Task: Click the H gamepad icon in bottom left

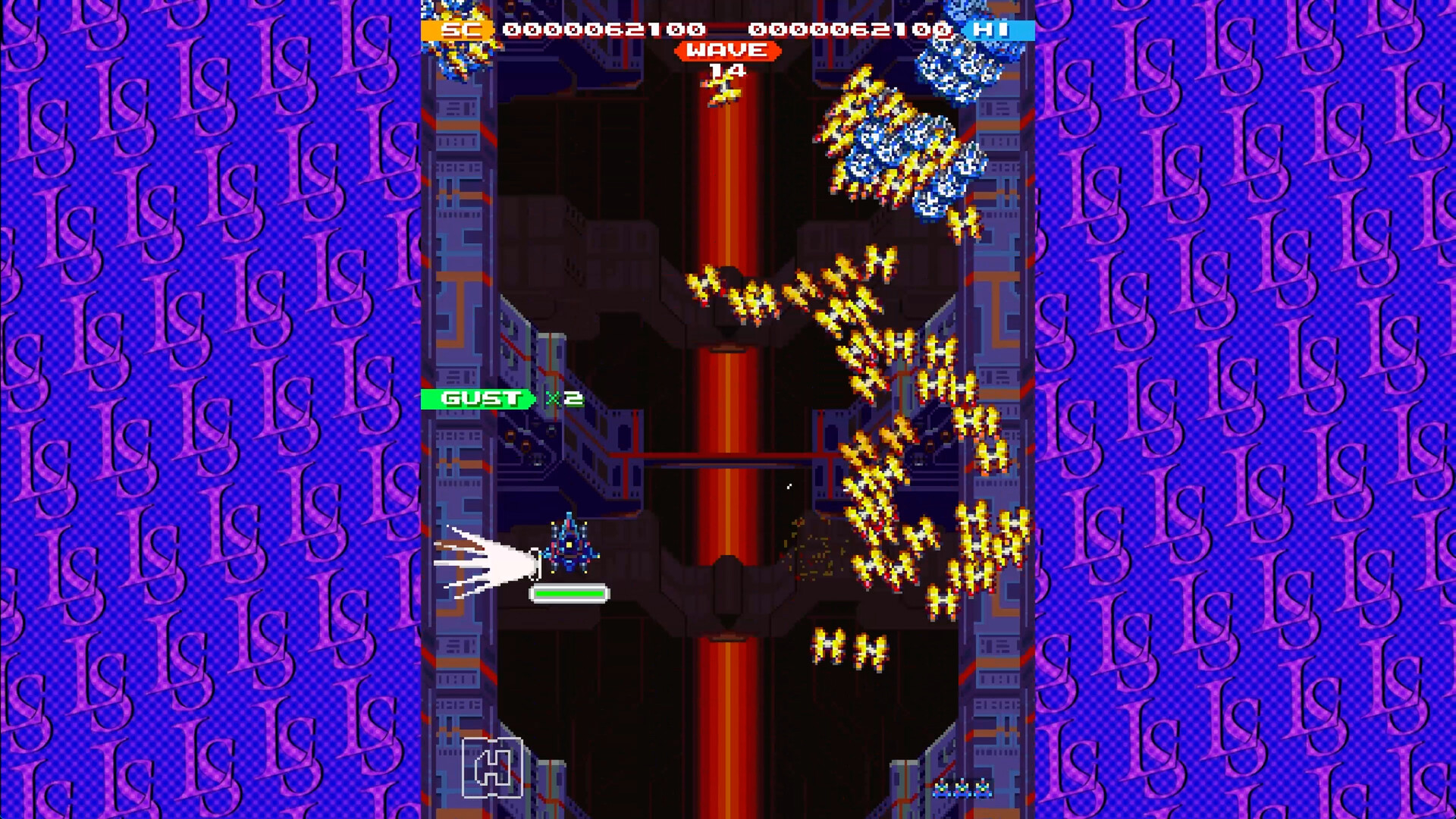Action: pyautogui.click(x=493, y=766)
